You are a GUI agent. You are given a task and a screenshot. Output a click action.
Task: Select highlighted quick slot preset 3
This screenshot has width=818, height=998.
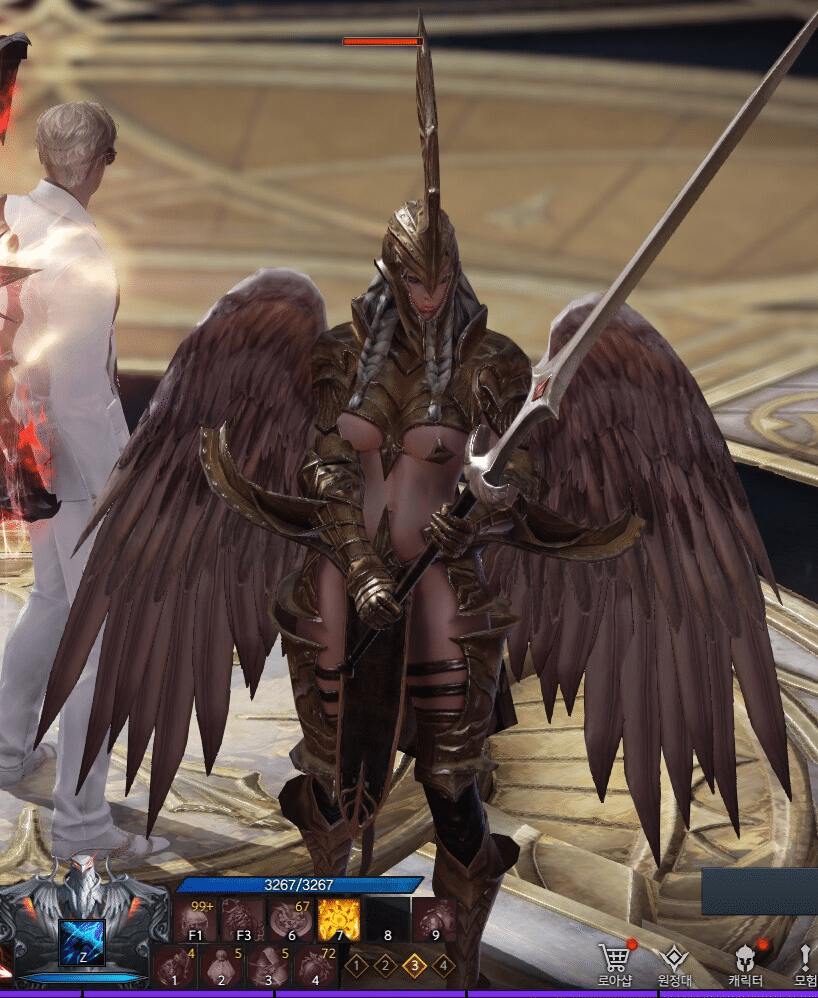414,966
